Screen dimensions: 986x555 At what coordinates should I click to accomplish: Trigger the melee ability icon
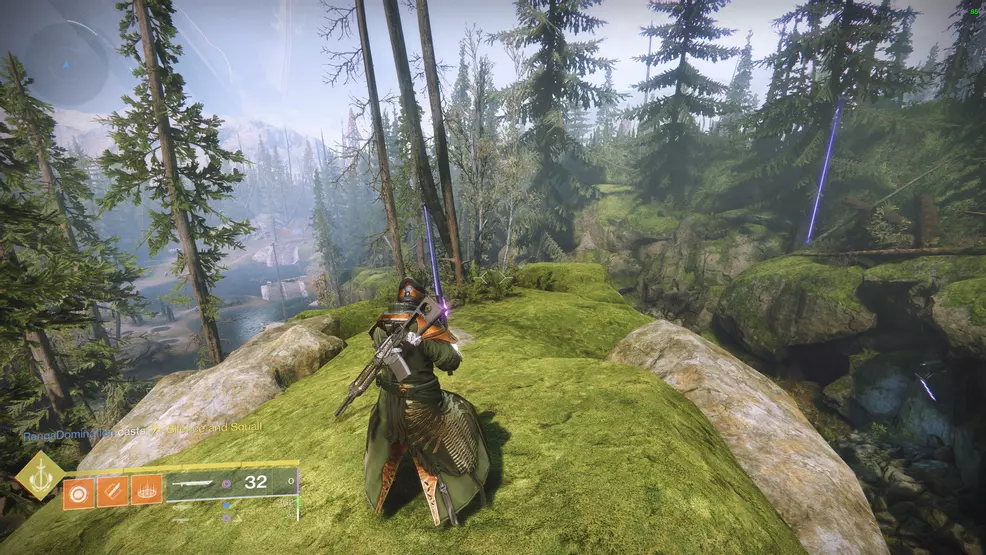(113, 491)
